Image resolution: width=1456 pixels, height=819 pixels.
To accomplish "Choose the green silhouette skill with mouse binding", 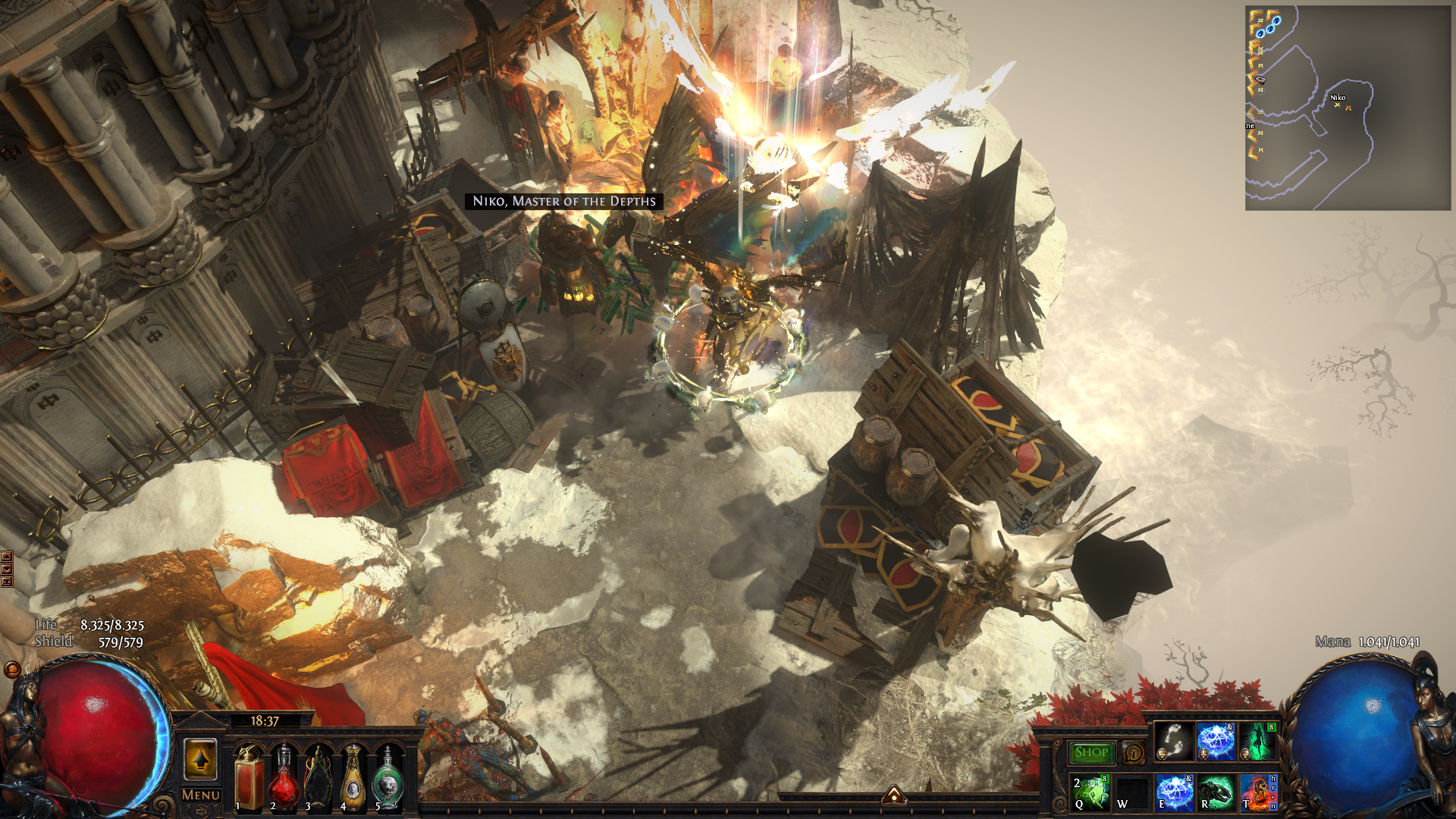I will click(x=1258, y=741).
